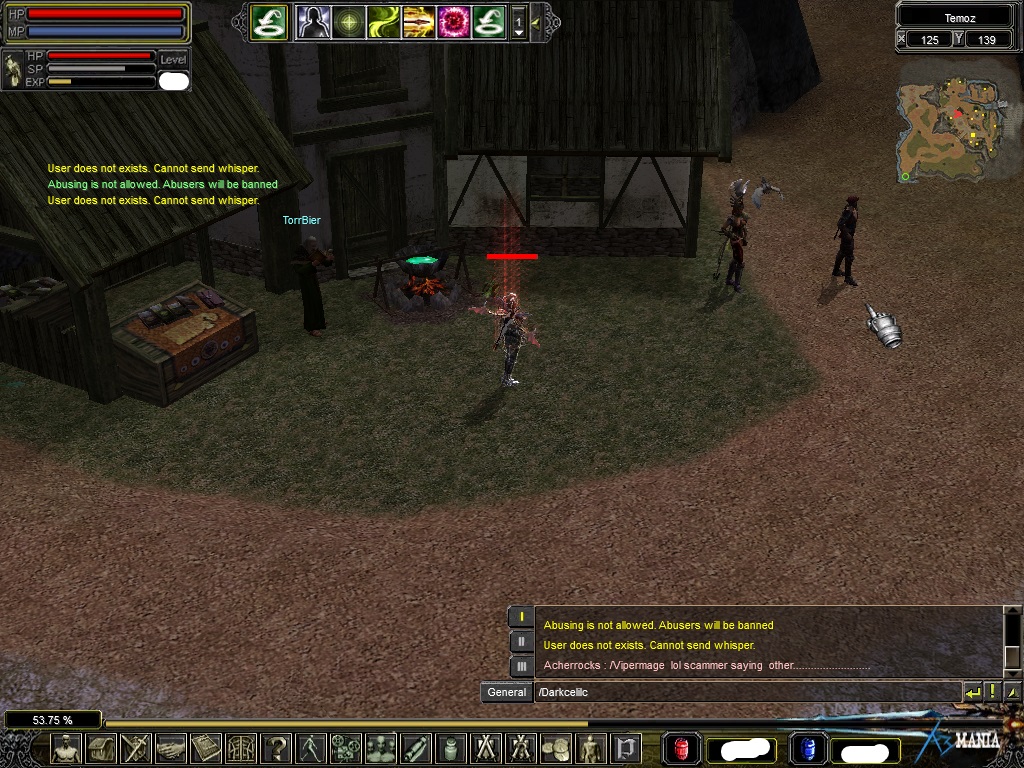This screenshot has height=768, width=1024.
Task: Open the question mark help icon
Action: click(x=276, y=748)
